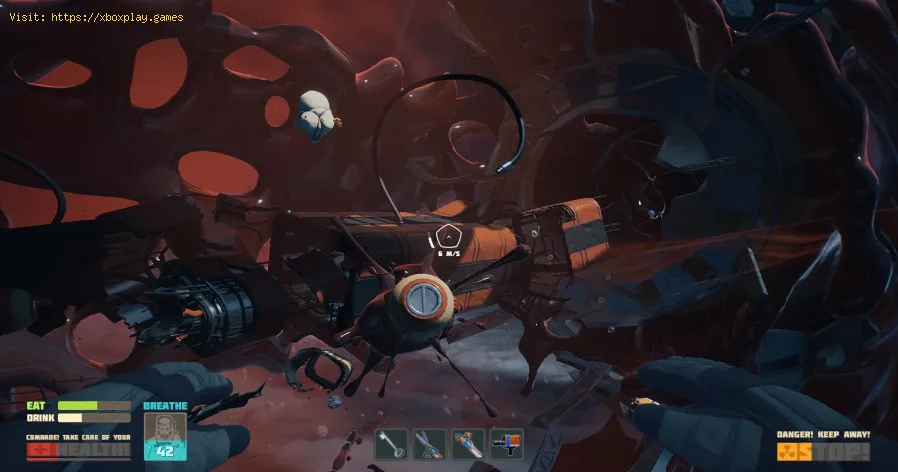The height and width of the screenshot is (472, 898).
Task: Select the silver key hotbar slot
Action: [x=391, y=444]
